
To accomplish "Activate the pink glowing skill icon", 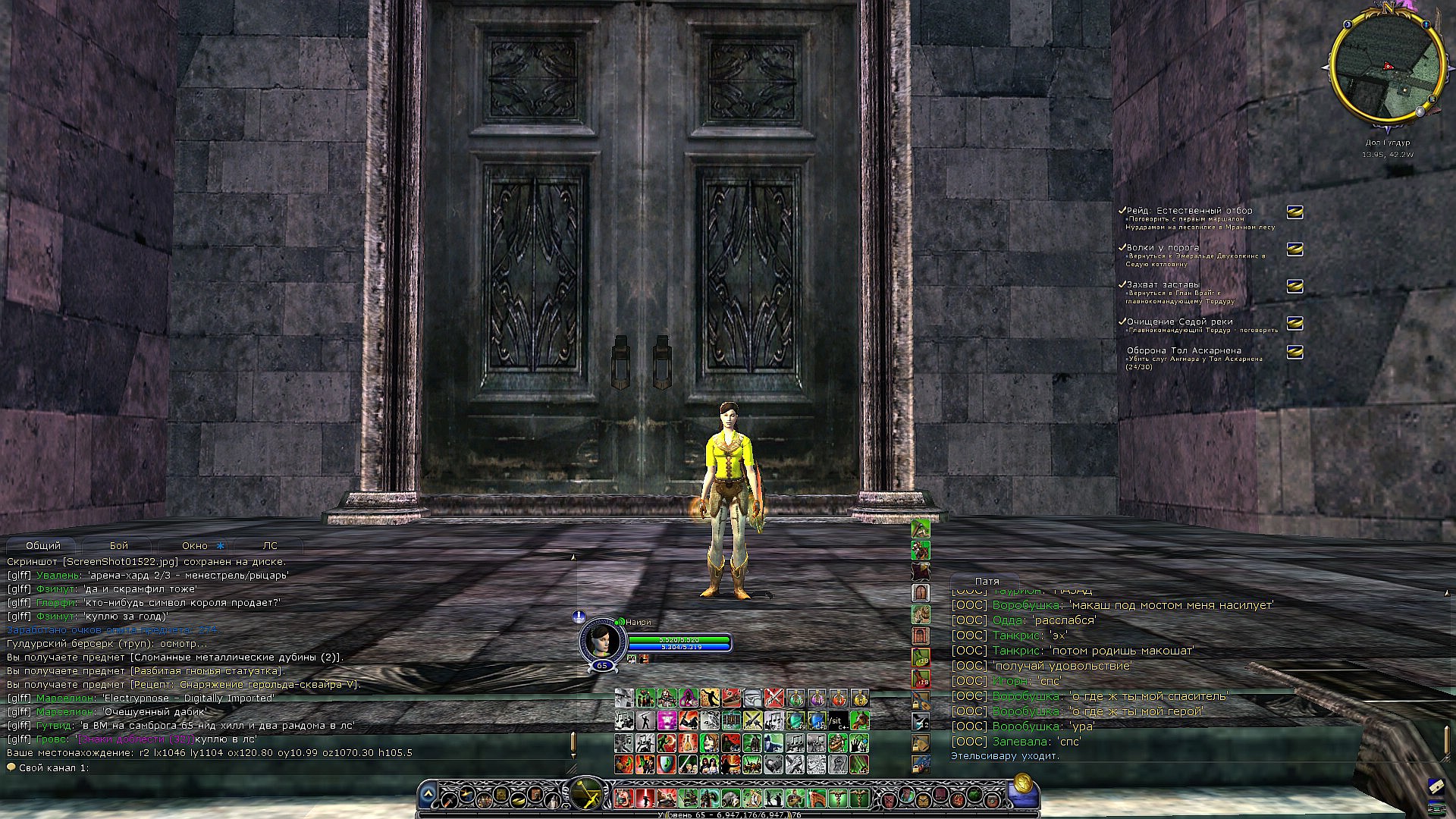I will (667, 720).
